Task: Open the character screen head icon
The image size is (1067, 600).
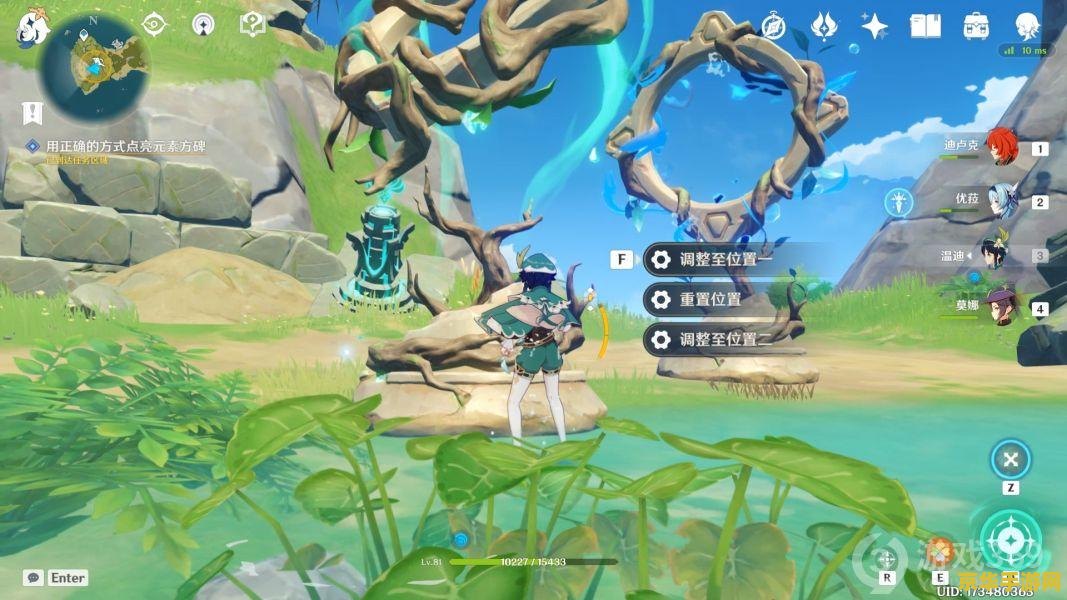Action: point(1027,26)
